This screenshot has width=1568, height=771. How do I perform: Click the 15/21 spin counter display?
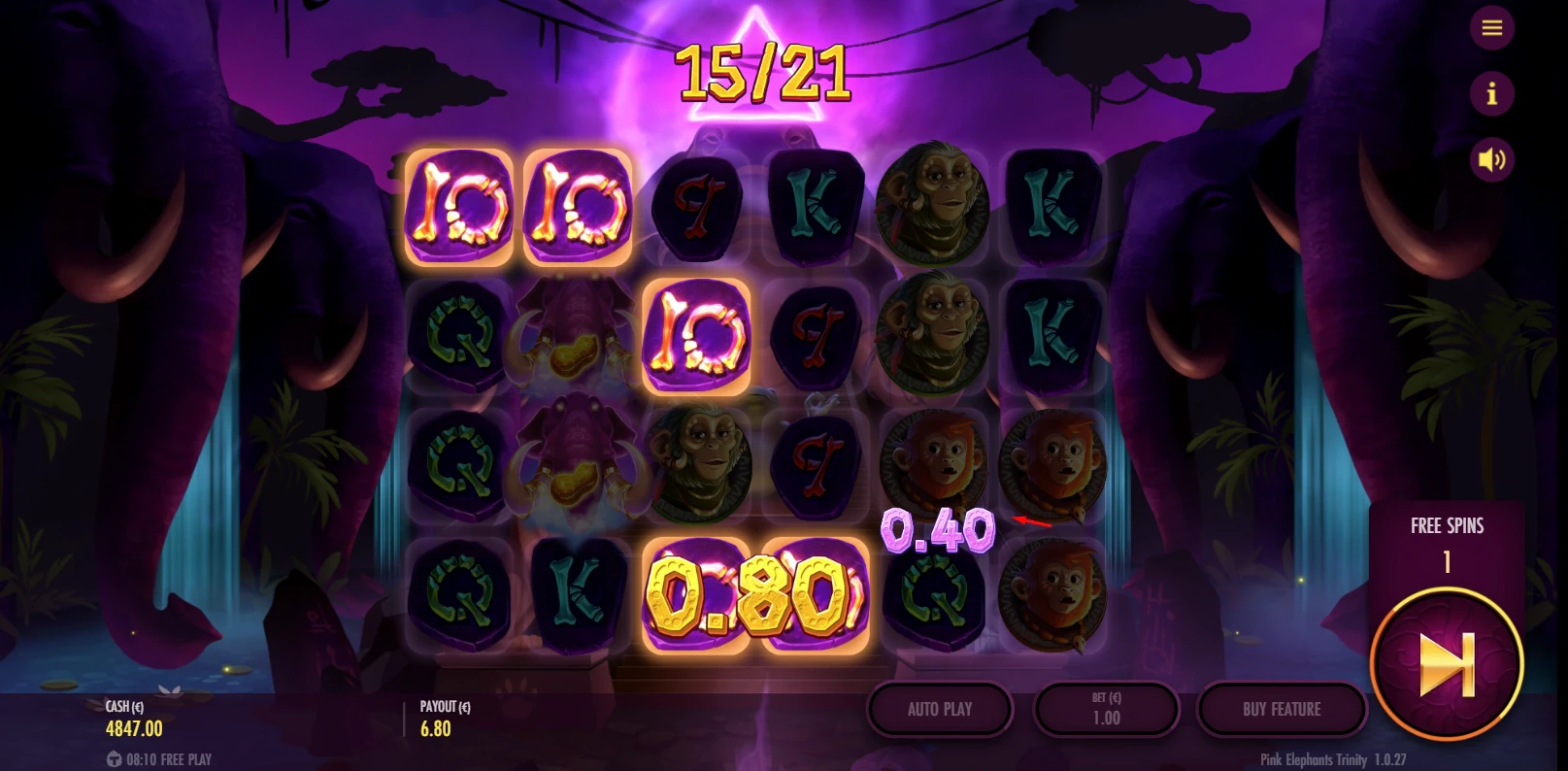tap(764, 73)
